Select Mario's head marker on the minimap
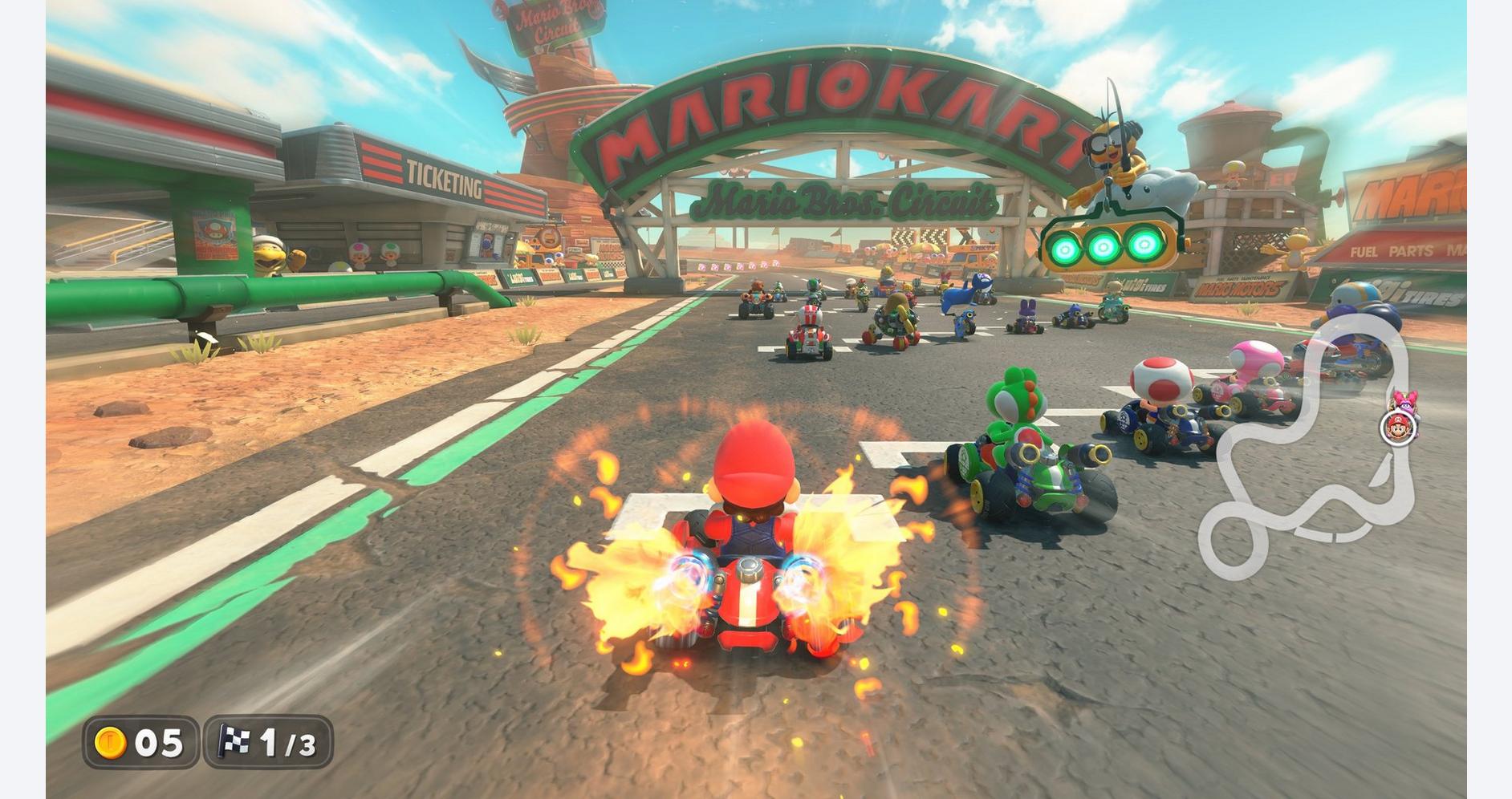Viewport: 1512px width, 799px height. (1397, 428)
